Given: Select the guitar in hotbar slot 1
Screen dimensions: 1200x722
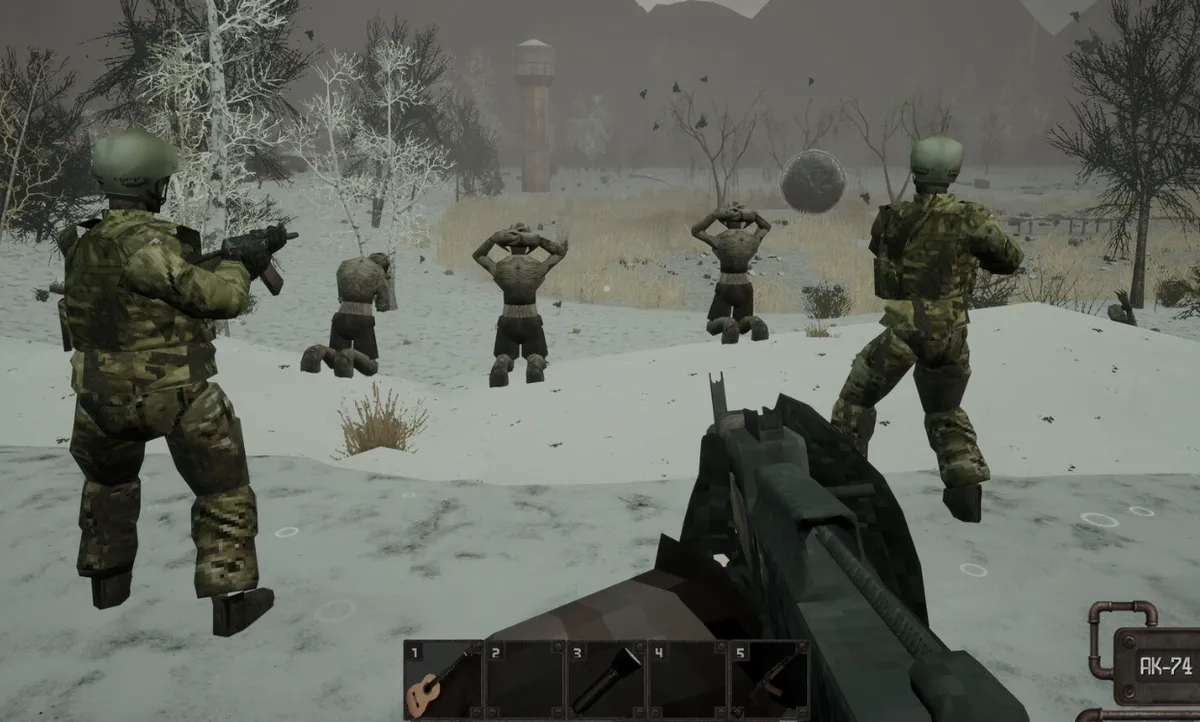Looking at the screenshot, I should tap(443, 679).
